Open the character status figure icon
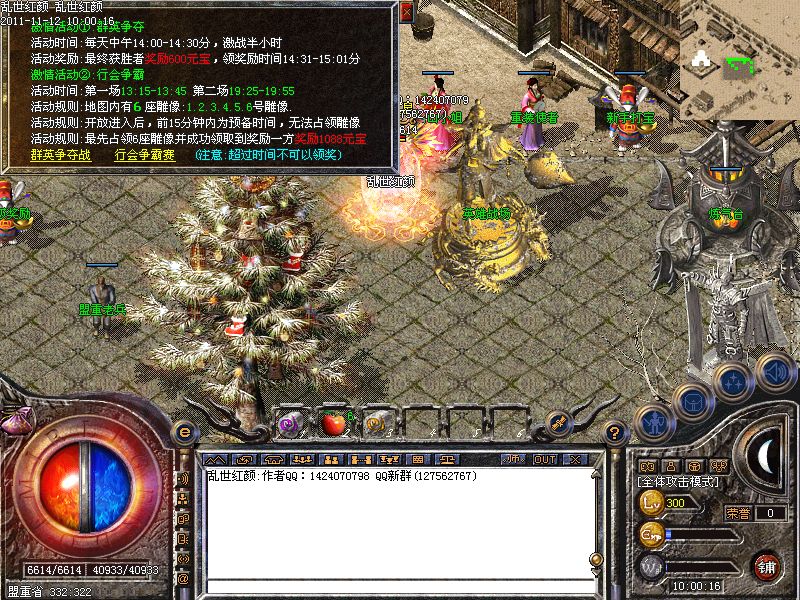This screenshot has width=800, height=600. click(x=655, y=421)
